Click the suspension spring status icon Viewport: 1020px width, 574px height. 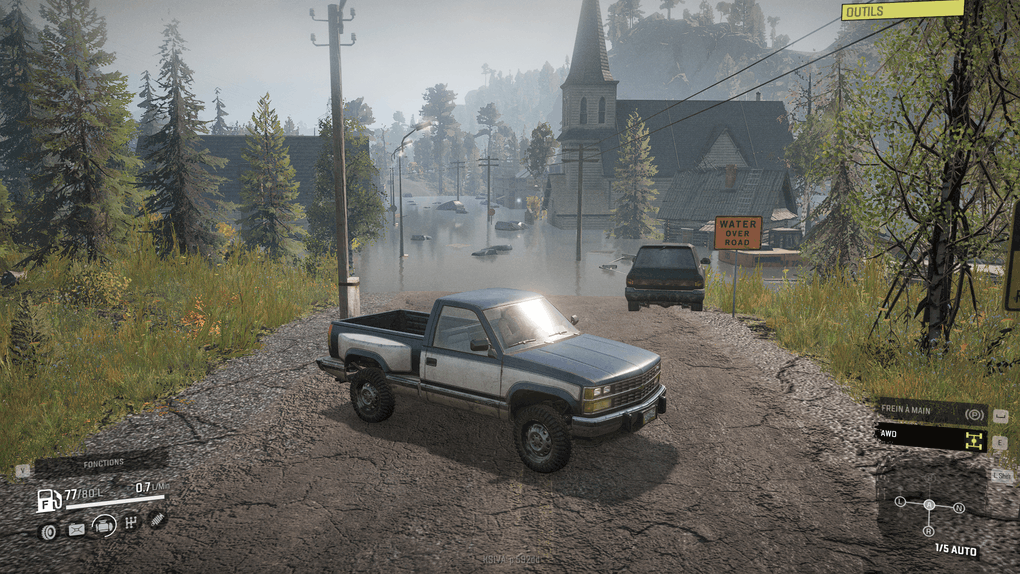click(157, 518)
